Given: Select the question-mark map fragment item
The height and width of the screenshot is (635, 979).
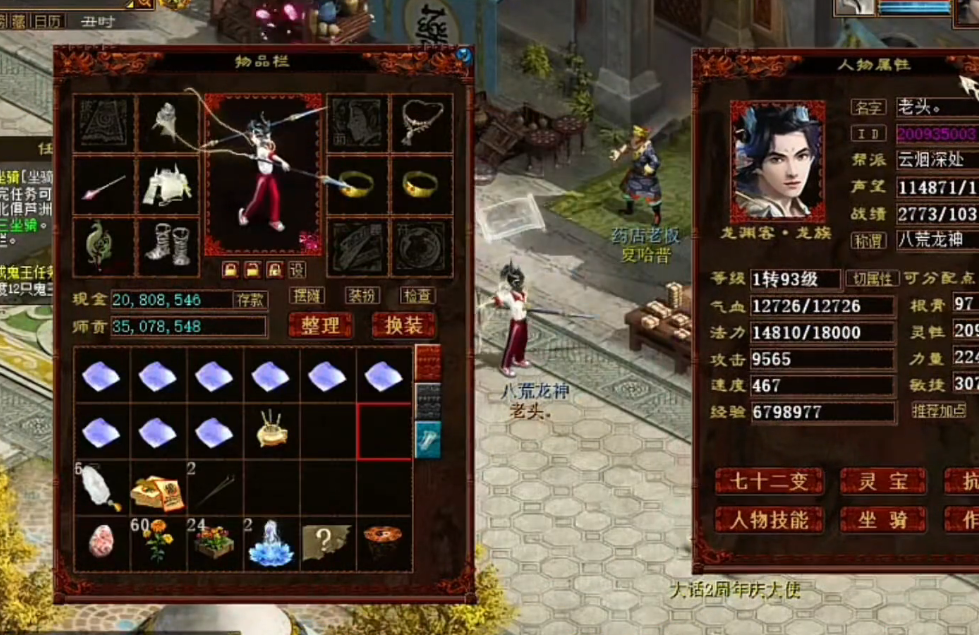Looking at the screenshot, I should tap(327, 543).
